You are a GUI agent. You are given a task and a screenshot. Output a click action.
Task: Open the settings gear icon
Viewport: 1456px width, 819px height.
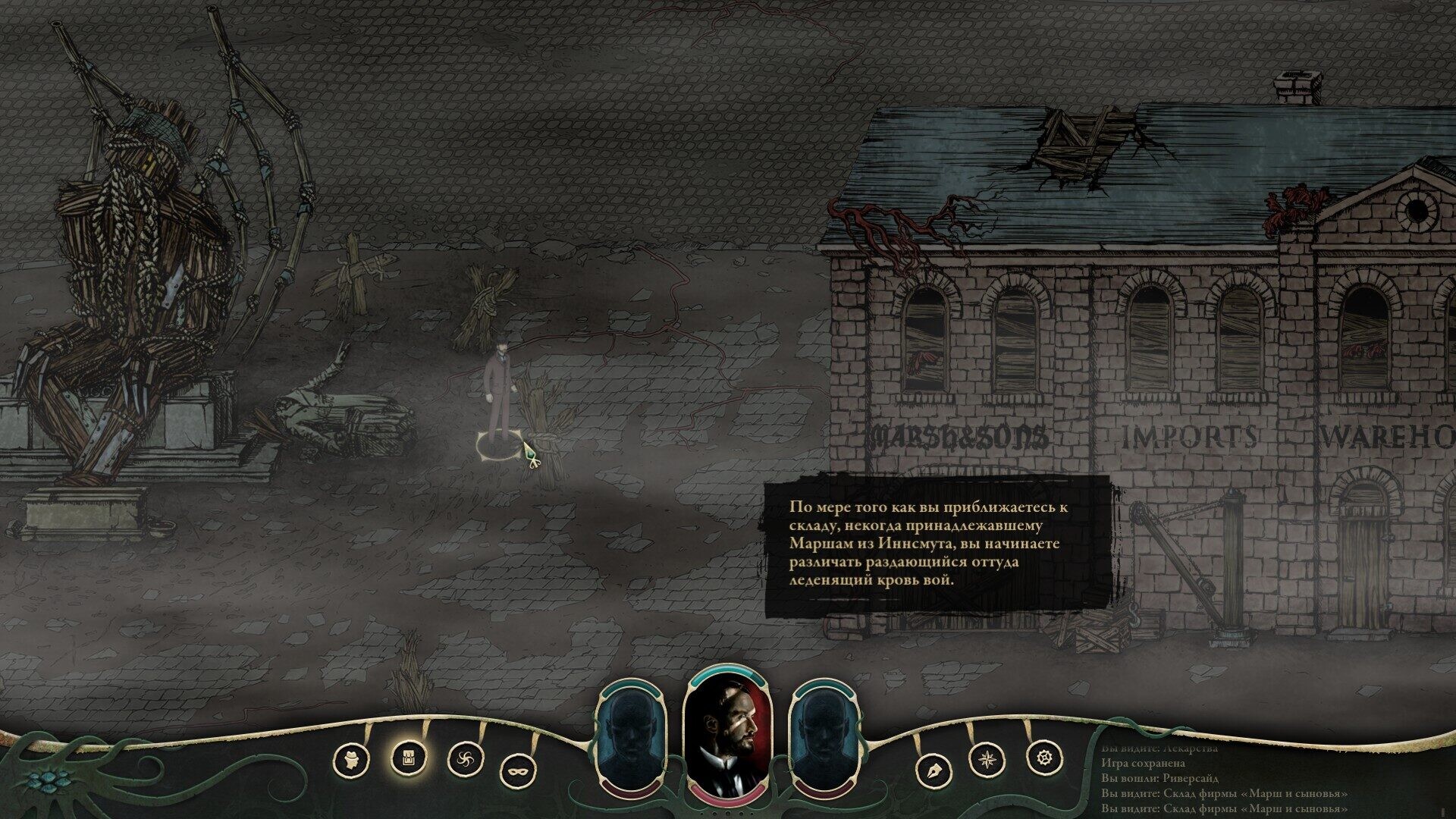pyautogui.click(x=1043, y=756)
